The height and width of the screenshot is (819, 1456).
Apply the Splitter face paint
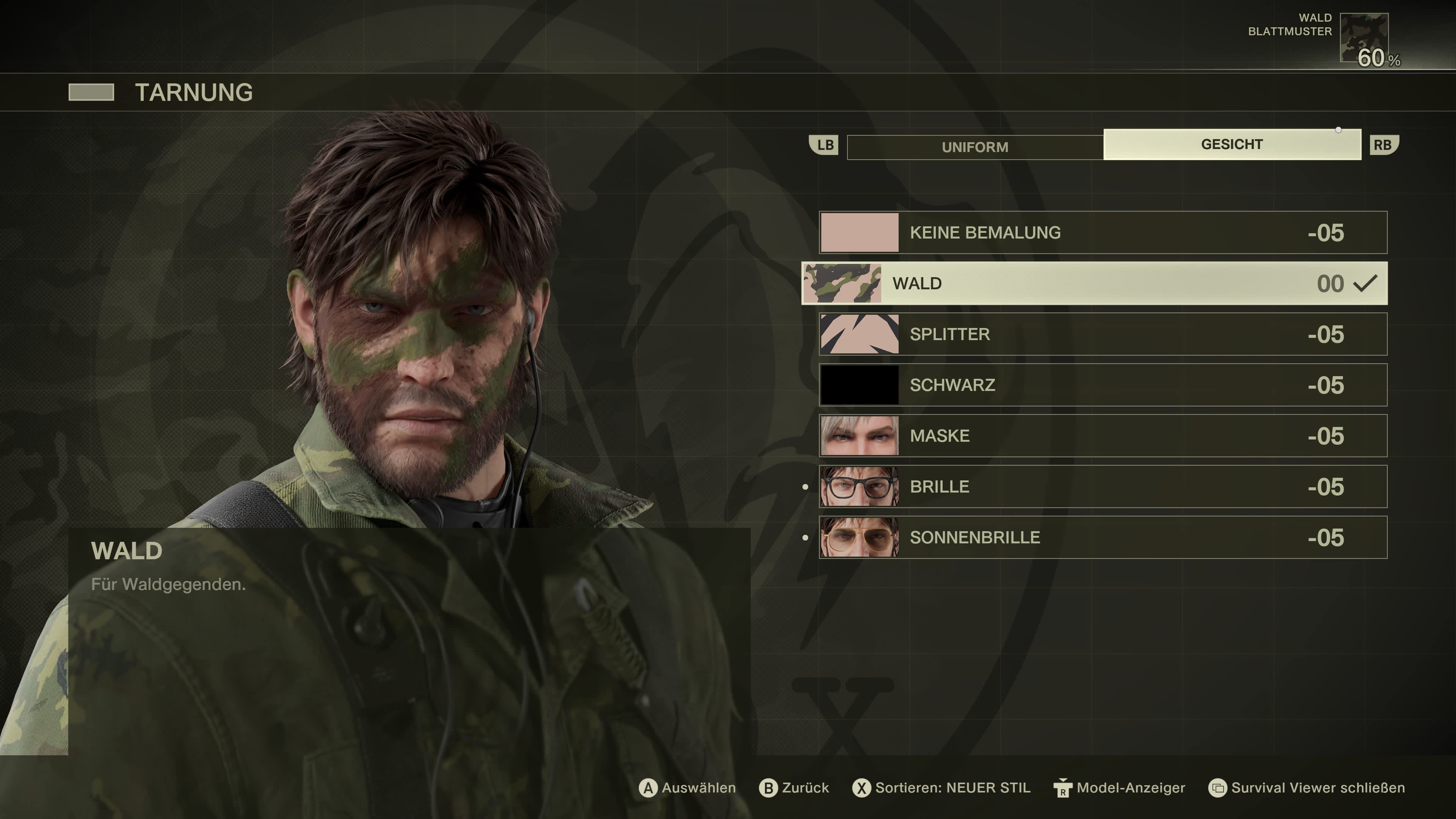pos(1103,334)
